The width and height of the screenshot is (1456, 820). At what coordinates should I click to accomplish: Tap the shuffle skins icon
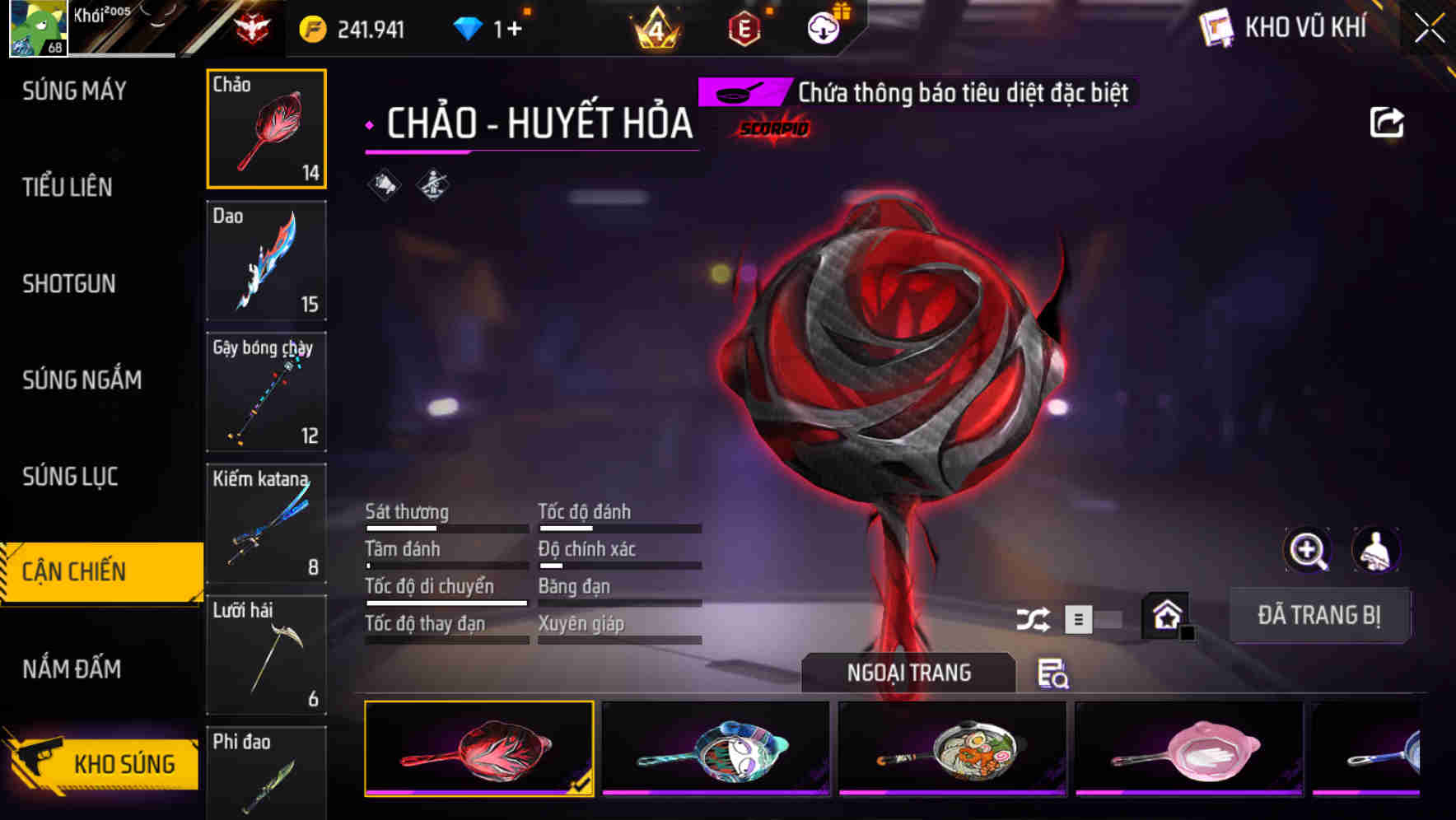click(1032, 617)
